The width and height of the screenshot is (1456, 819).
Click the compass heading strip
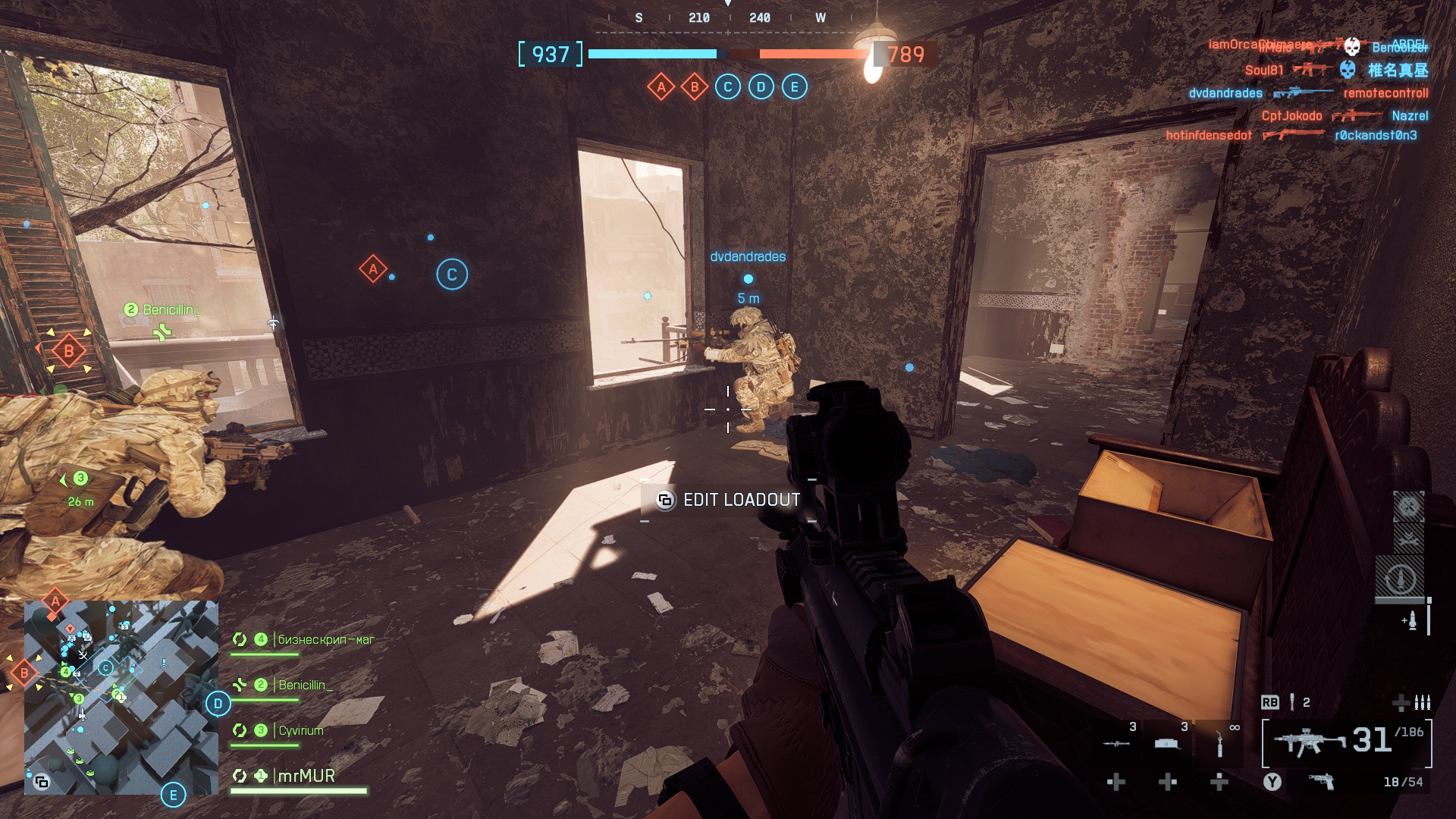729,18
